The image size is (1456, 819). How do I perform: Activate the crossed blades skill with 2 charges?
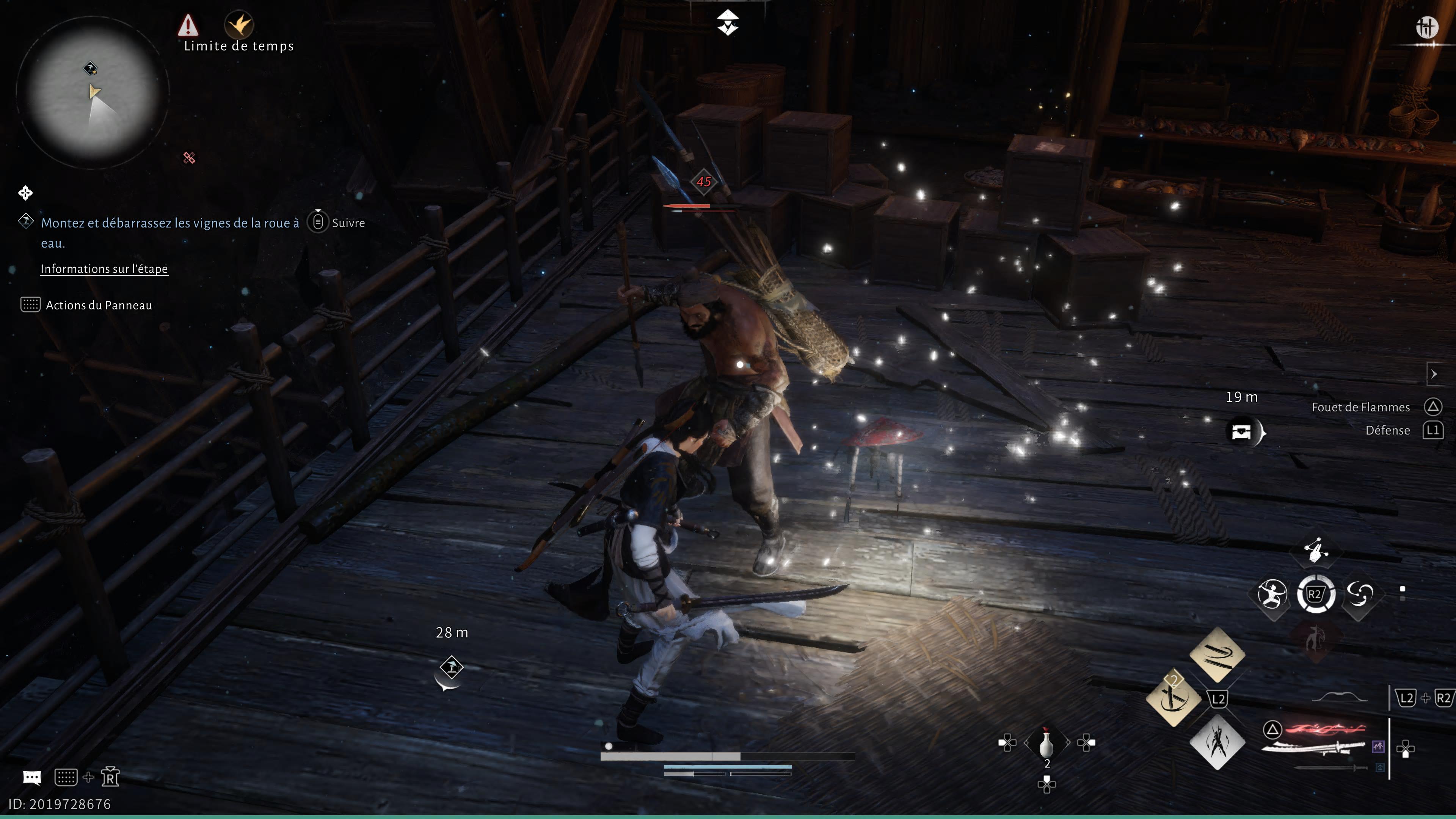coord(1173,698)
